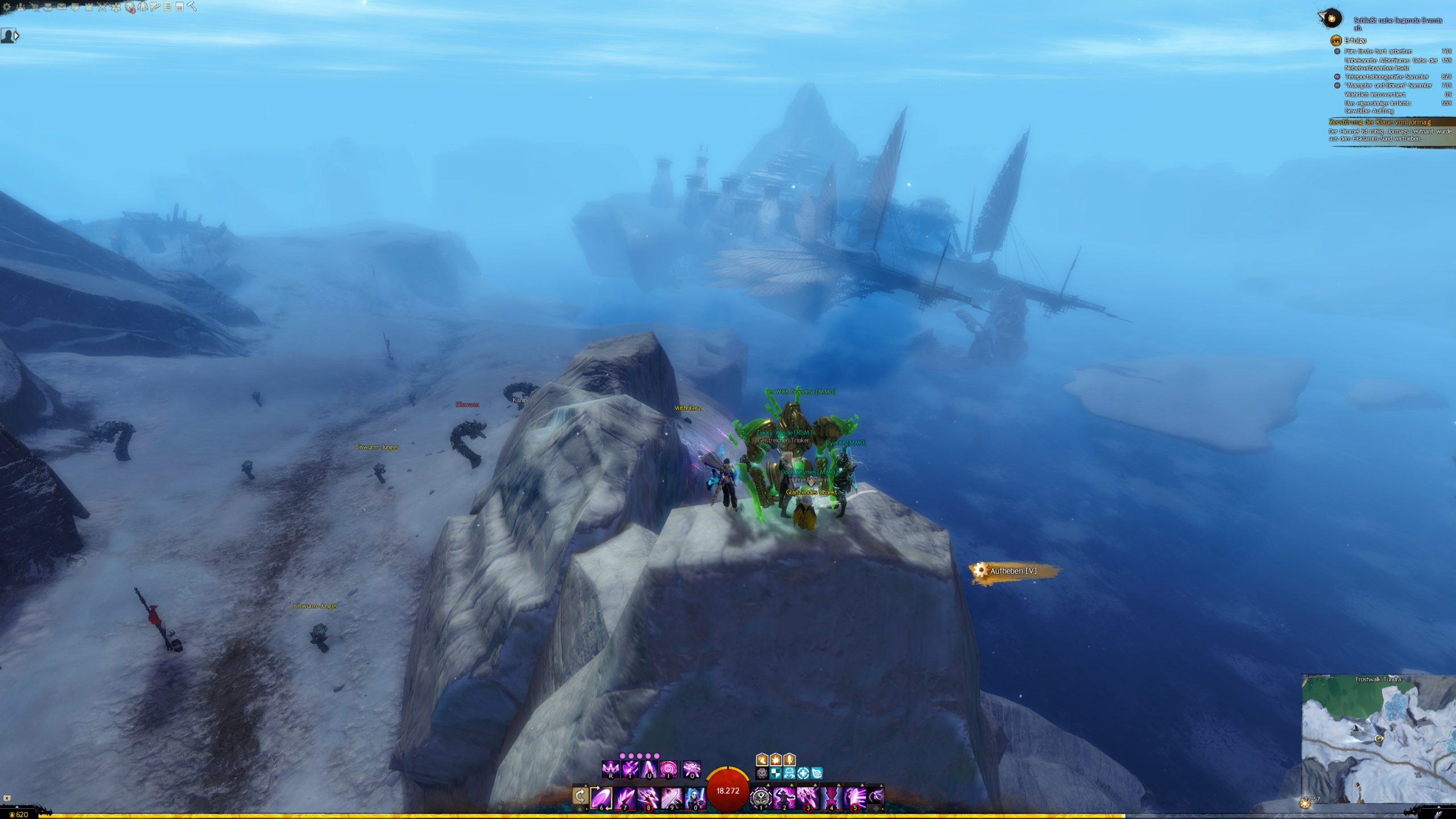This screenshot has width=1456, height=819.
Task: Open the gear-shaped game menu icon
Action: tap(7, 7)
